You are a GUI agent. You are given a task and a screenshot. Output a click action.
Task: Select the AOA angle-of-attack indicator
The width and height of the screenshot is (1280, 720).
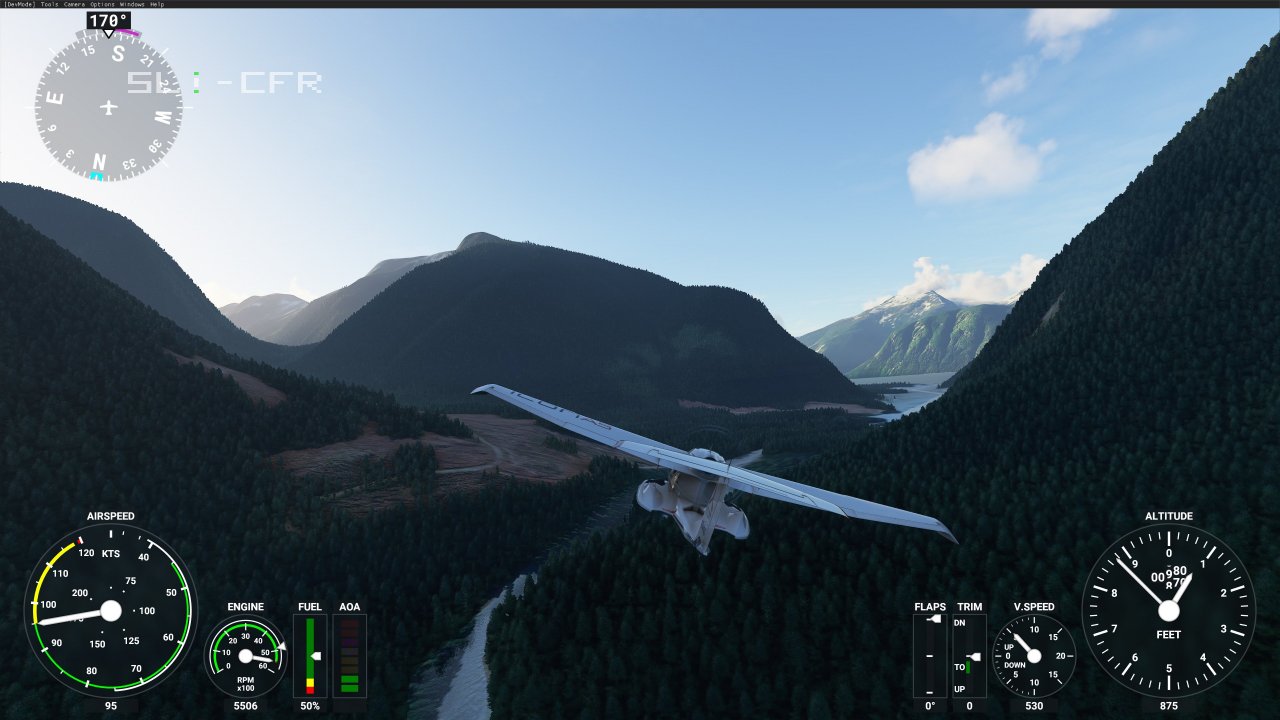point(350,655)
